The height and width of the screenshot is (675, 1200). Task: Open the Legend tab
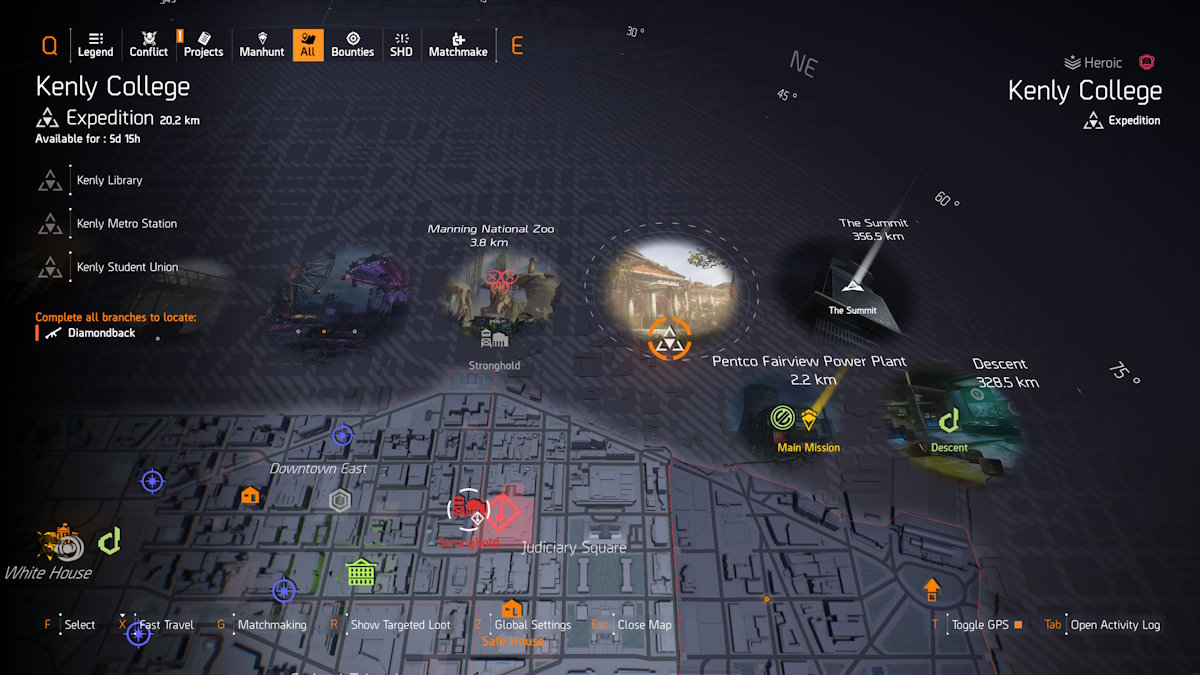[95, 45]
